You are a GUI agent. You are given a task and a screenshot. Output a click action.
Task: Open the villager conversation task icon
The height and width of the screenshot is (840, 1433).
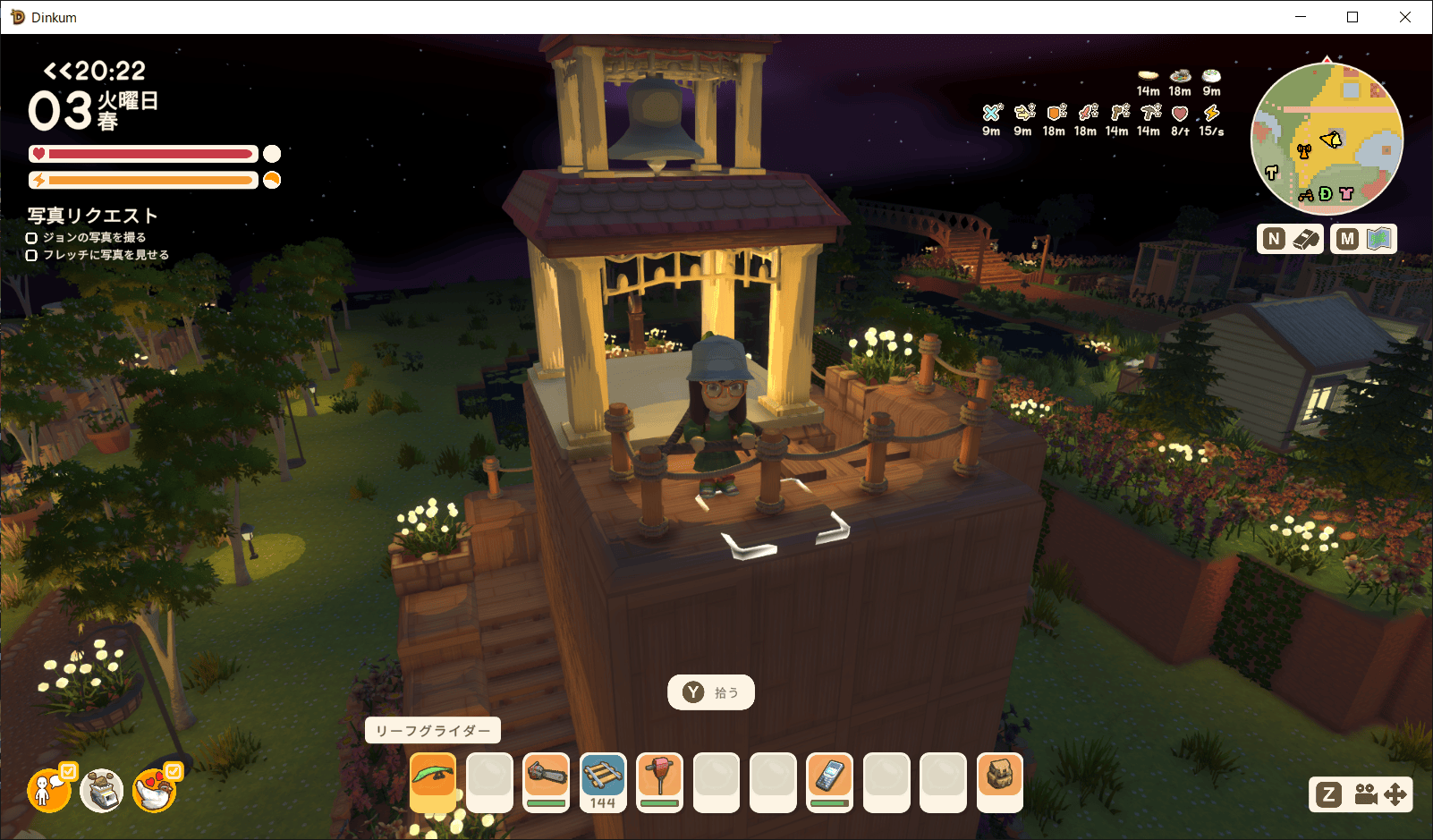(49, 790)
